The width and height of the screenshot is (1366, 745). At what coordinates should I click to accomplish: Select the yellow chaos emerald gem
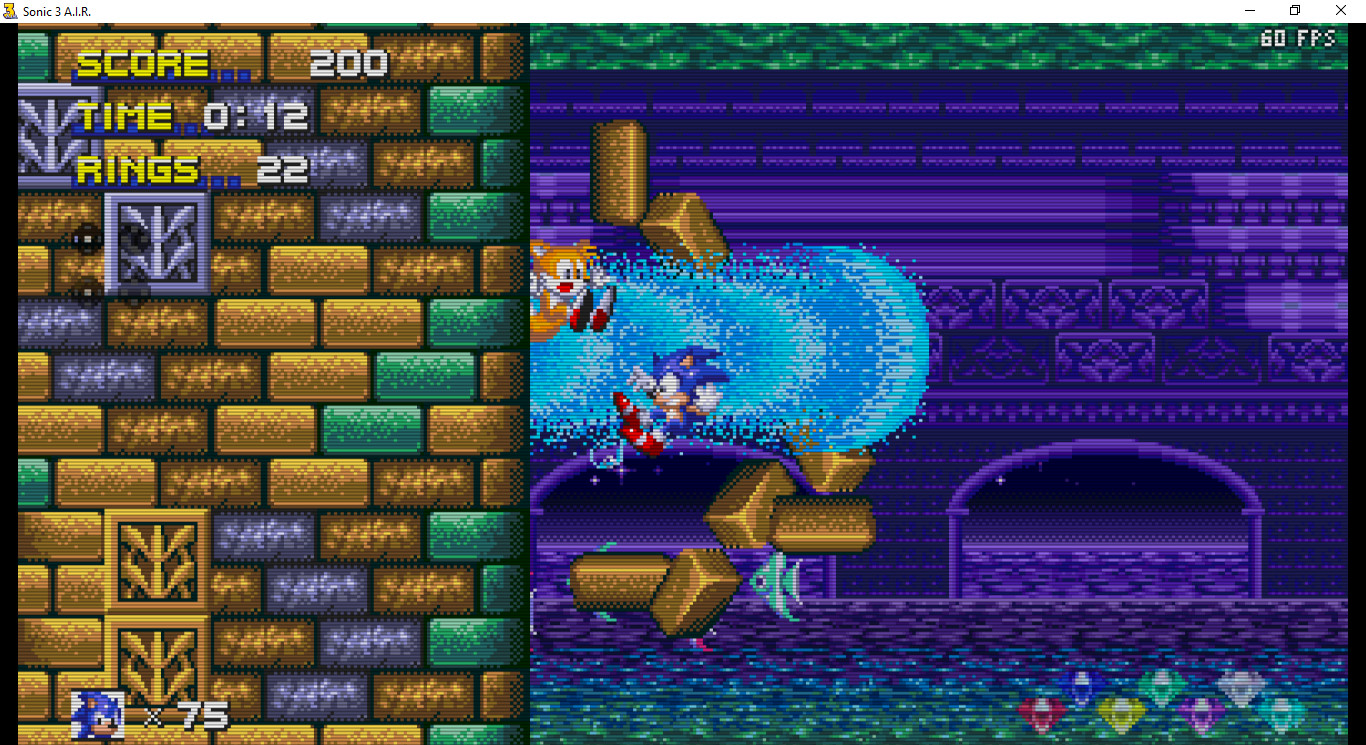tap(1123, 712)
